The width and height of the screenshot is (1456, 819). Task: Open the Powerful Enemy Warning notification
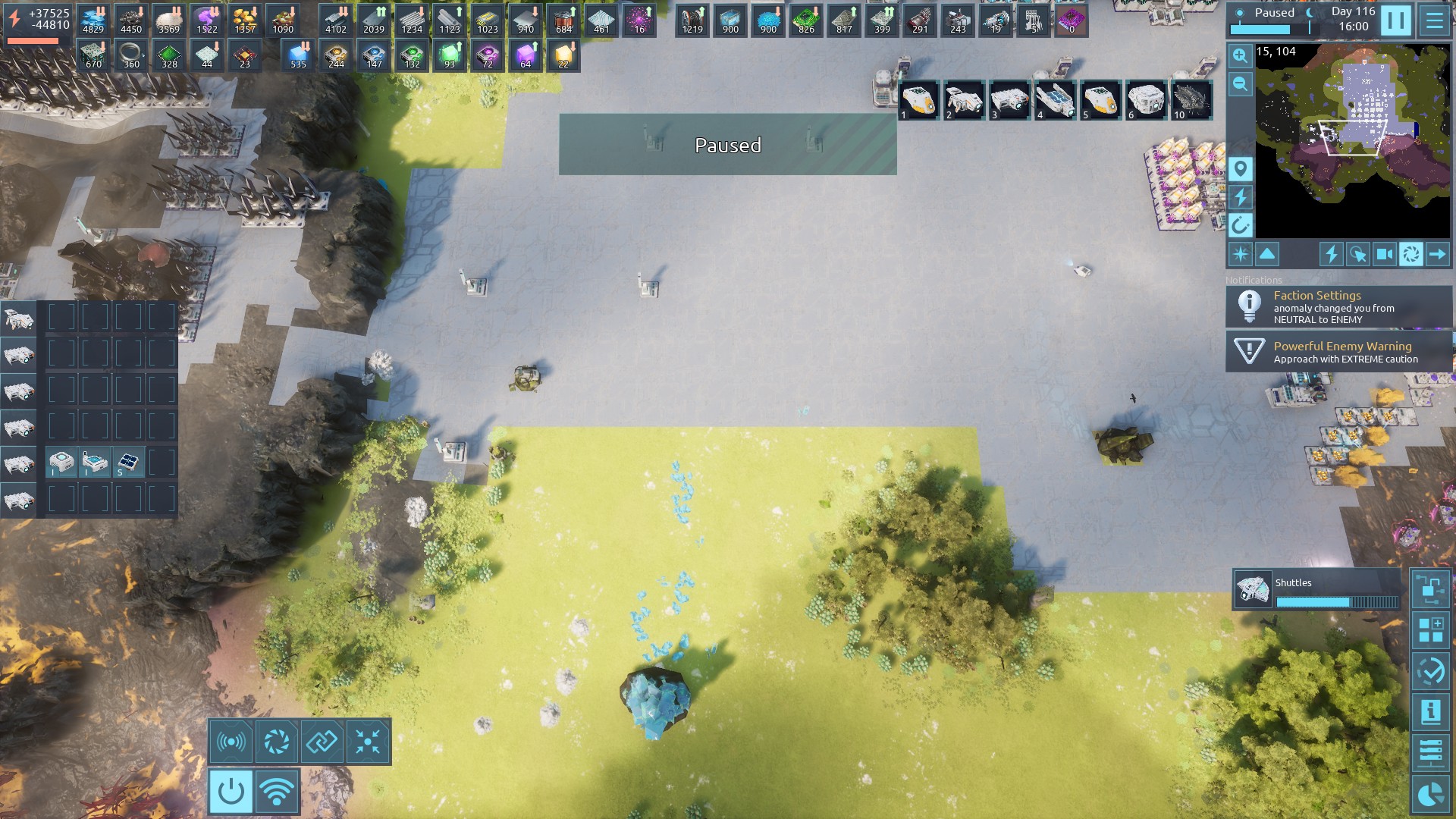point(1338,351)
